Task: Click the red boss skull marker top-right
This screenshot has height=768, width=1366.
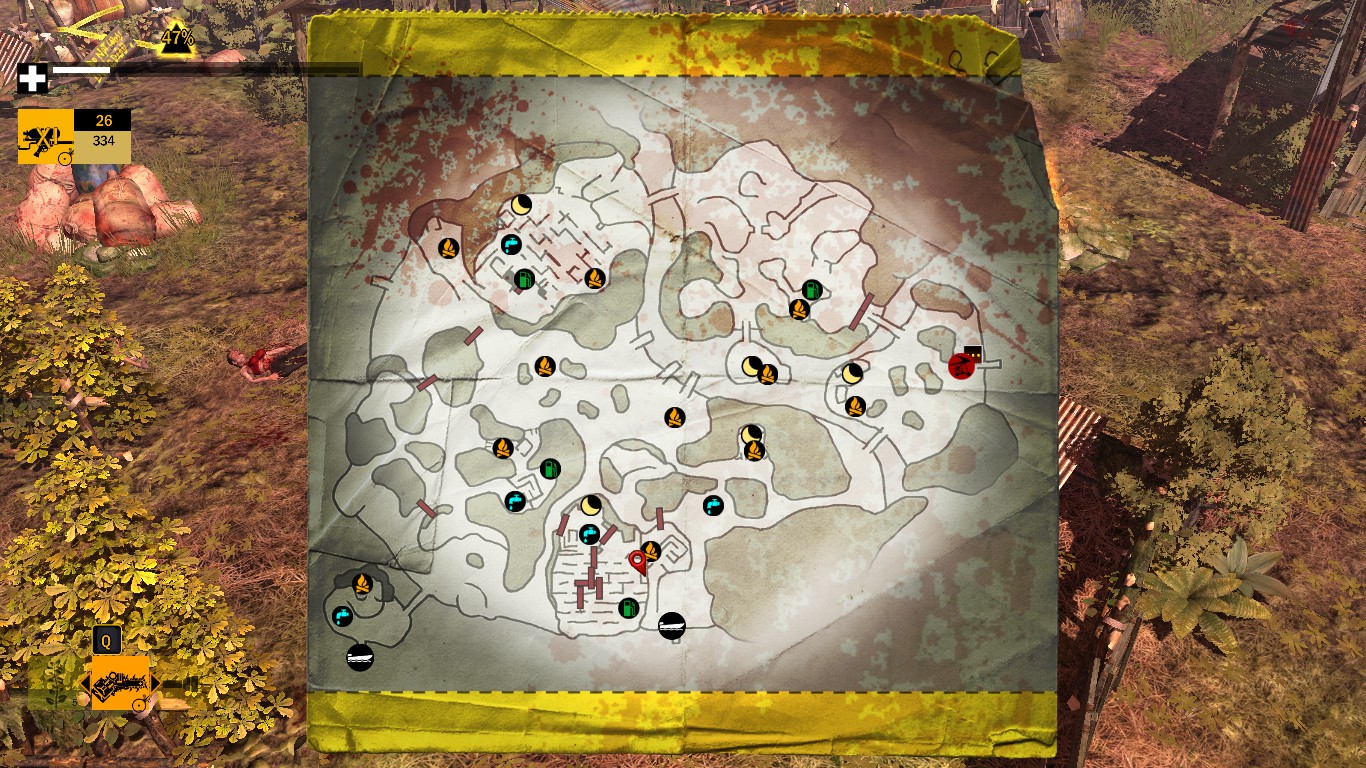Action: pos(961,367)
